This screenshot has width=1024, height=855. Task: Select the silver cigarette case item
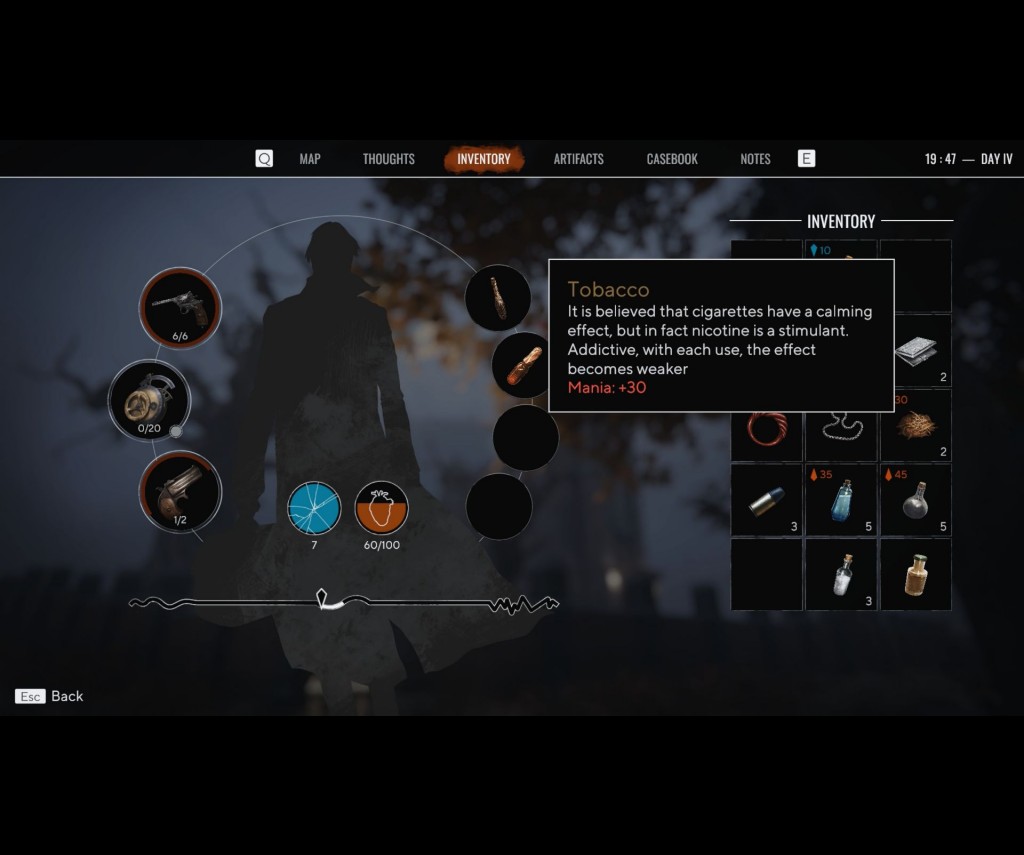point(915,351)
